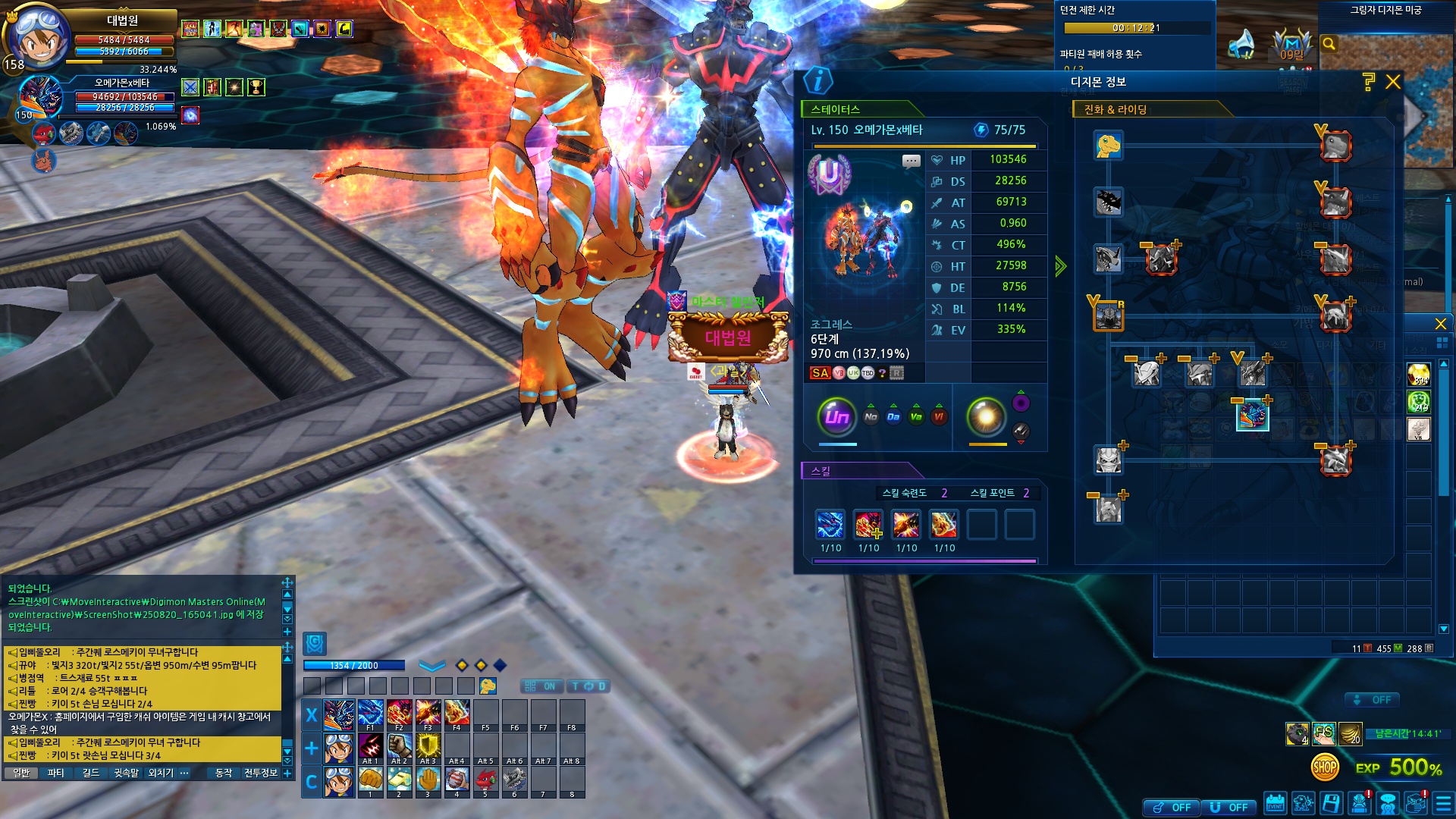Viewport: 1456px width, 819px height.
Task: Open the EVENT calendar menu
Action: pos(1275,804)
